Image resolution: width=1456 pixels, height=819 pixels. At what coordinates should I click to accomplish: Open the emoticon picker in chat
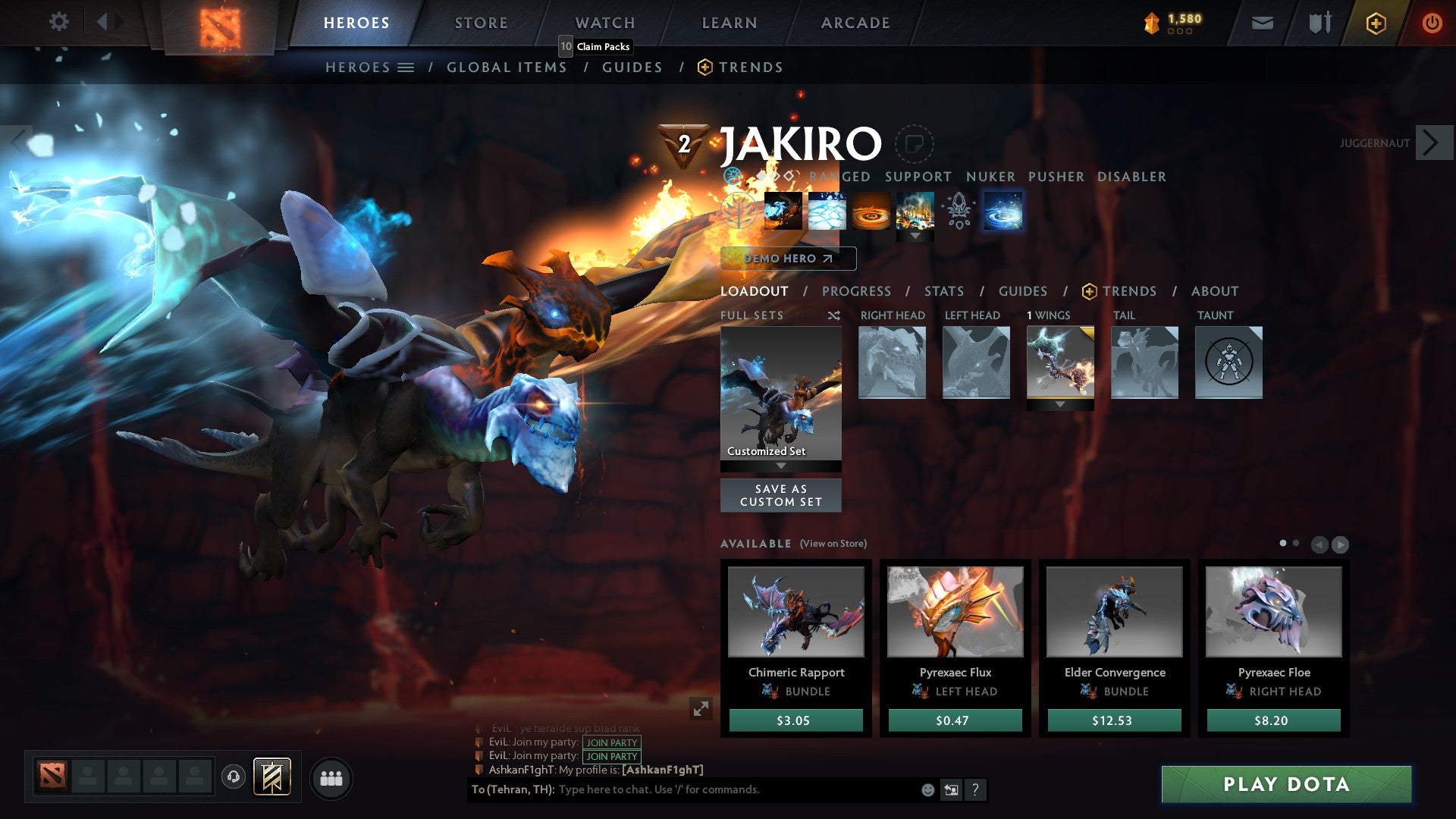[x=927, y=790]
